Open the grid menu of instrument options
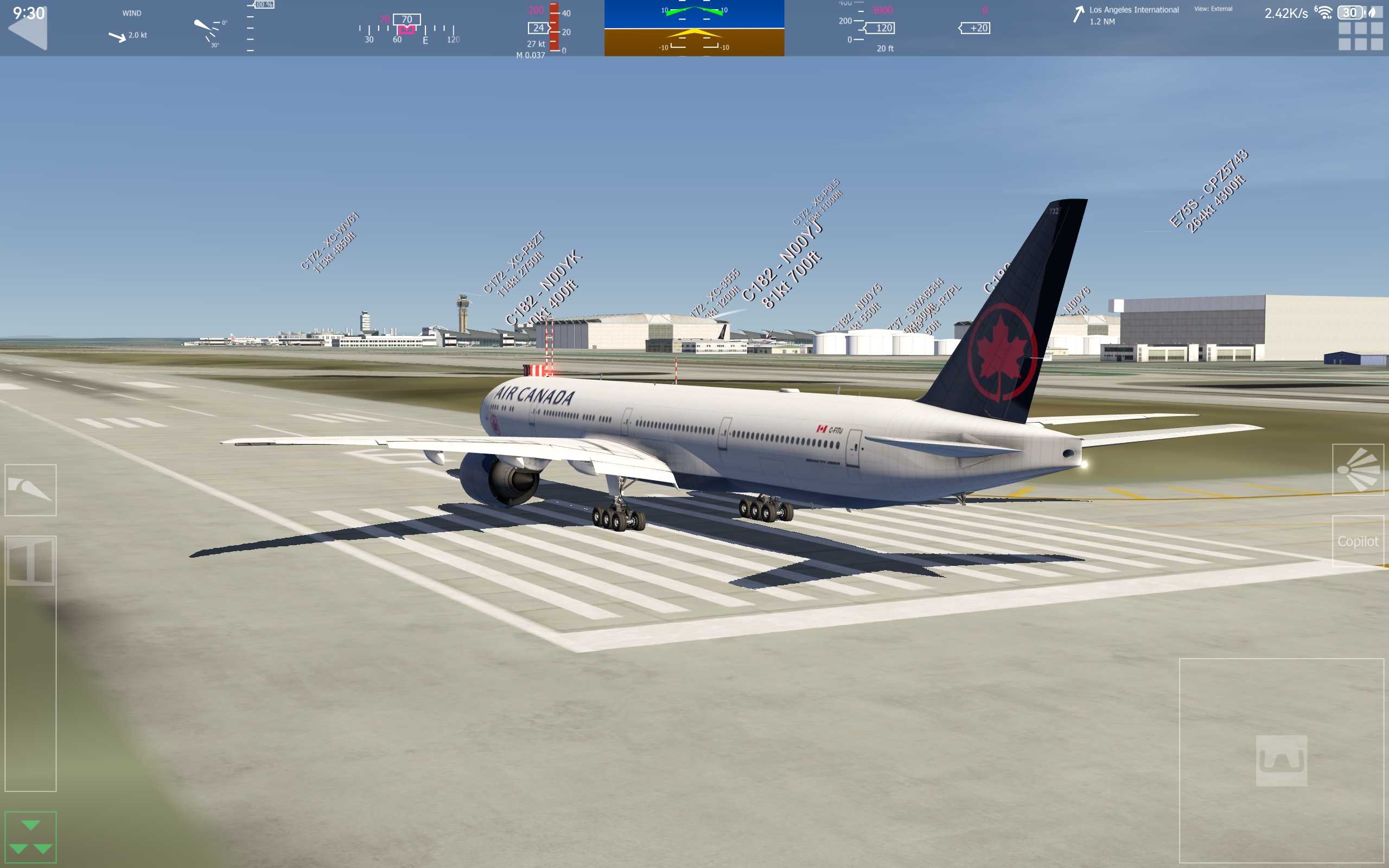 1360,36
